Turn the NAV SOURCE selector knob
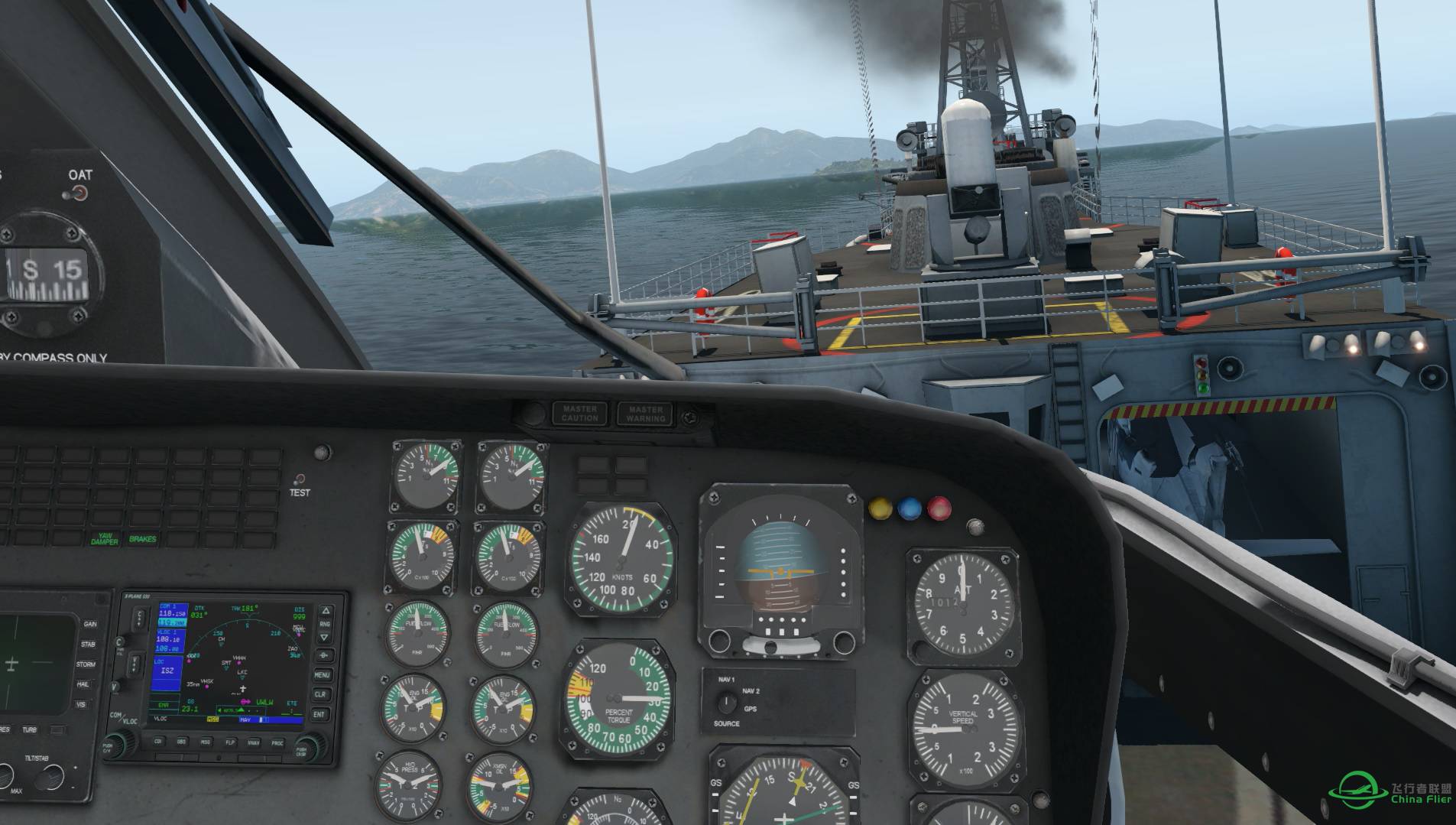The image size is (1456, 825). tap(727, 703)
